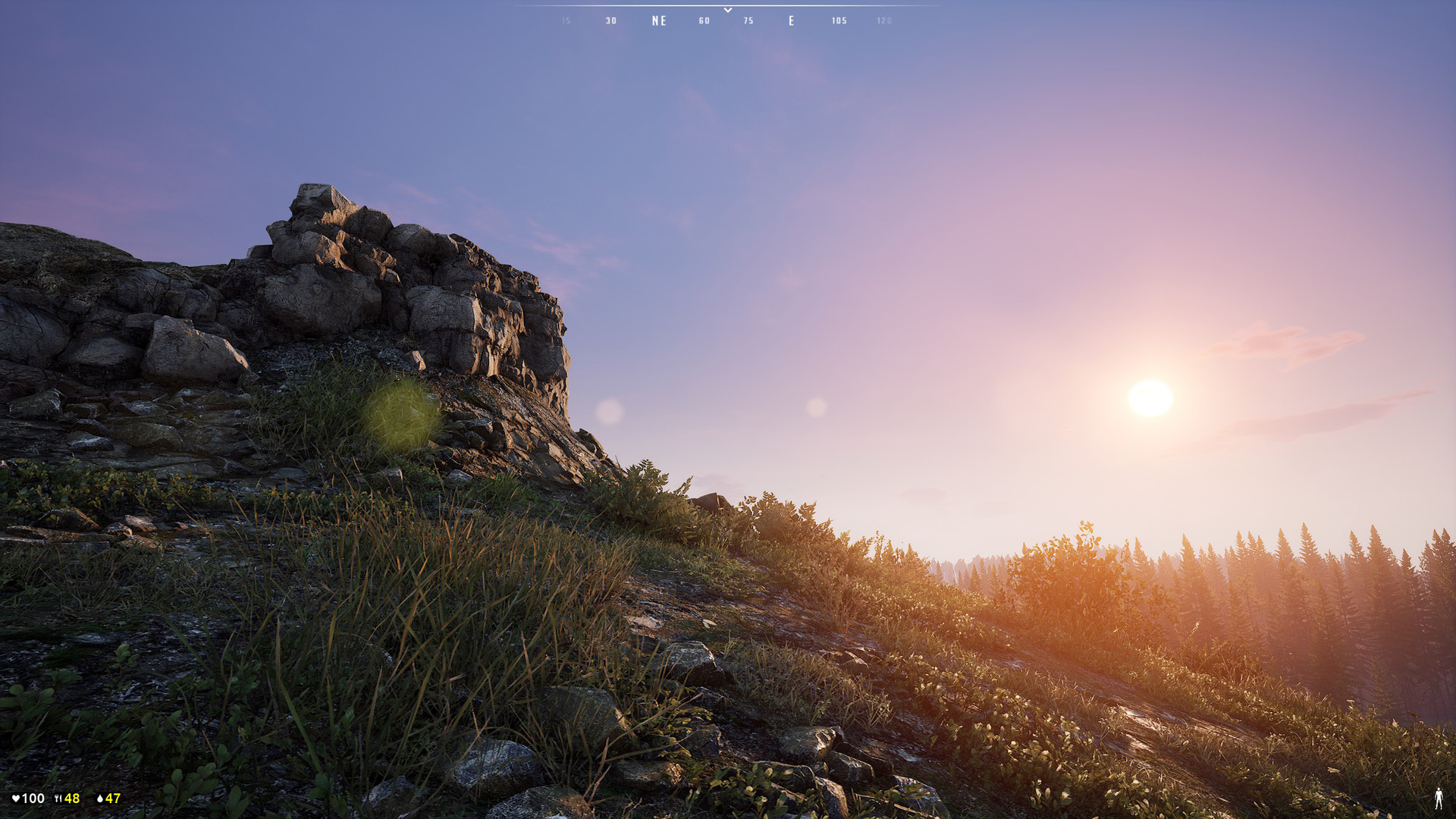The width and height of the screenshot is (1456, 819).
Task: Select the 75 label on the compass strip
Action: 748,21
